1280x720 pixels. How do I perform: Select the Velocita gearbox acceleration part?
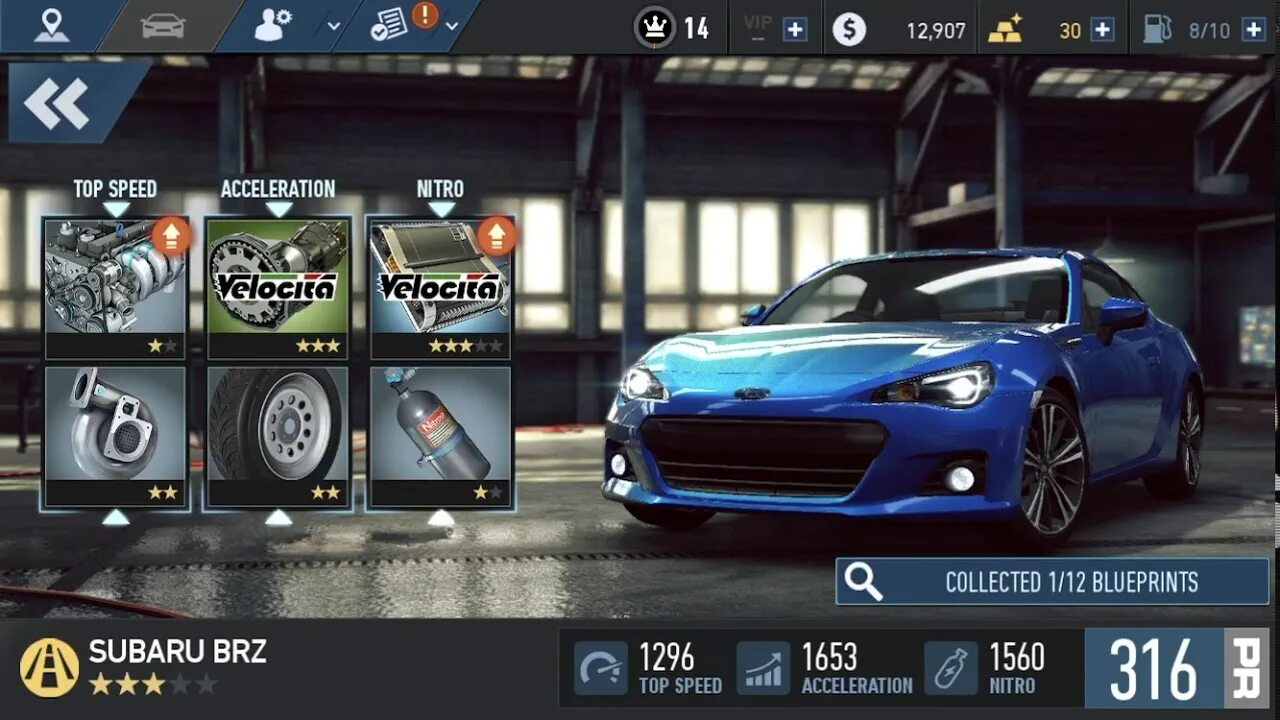pos(278,287)
